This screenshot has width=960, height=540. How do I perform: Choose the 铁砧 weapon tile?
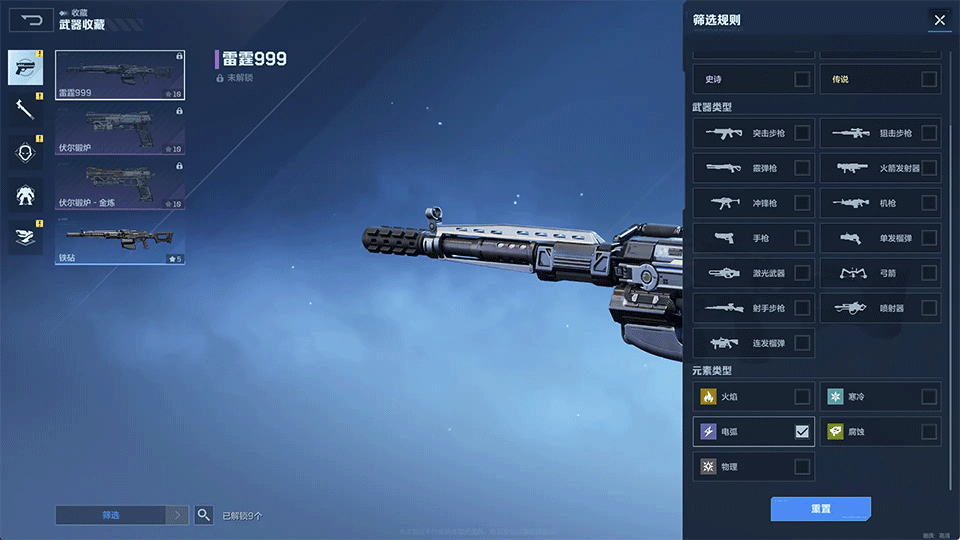click(x=120, y=241)
